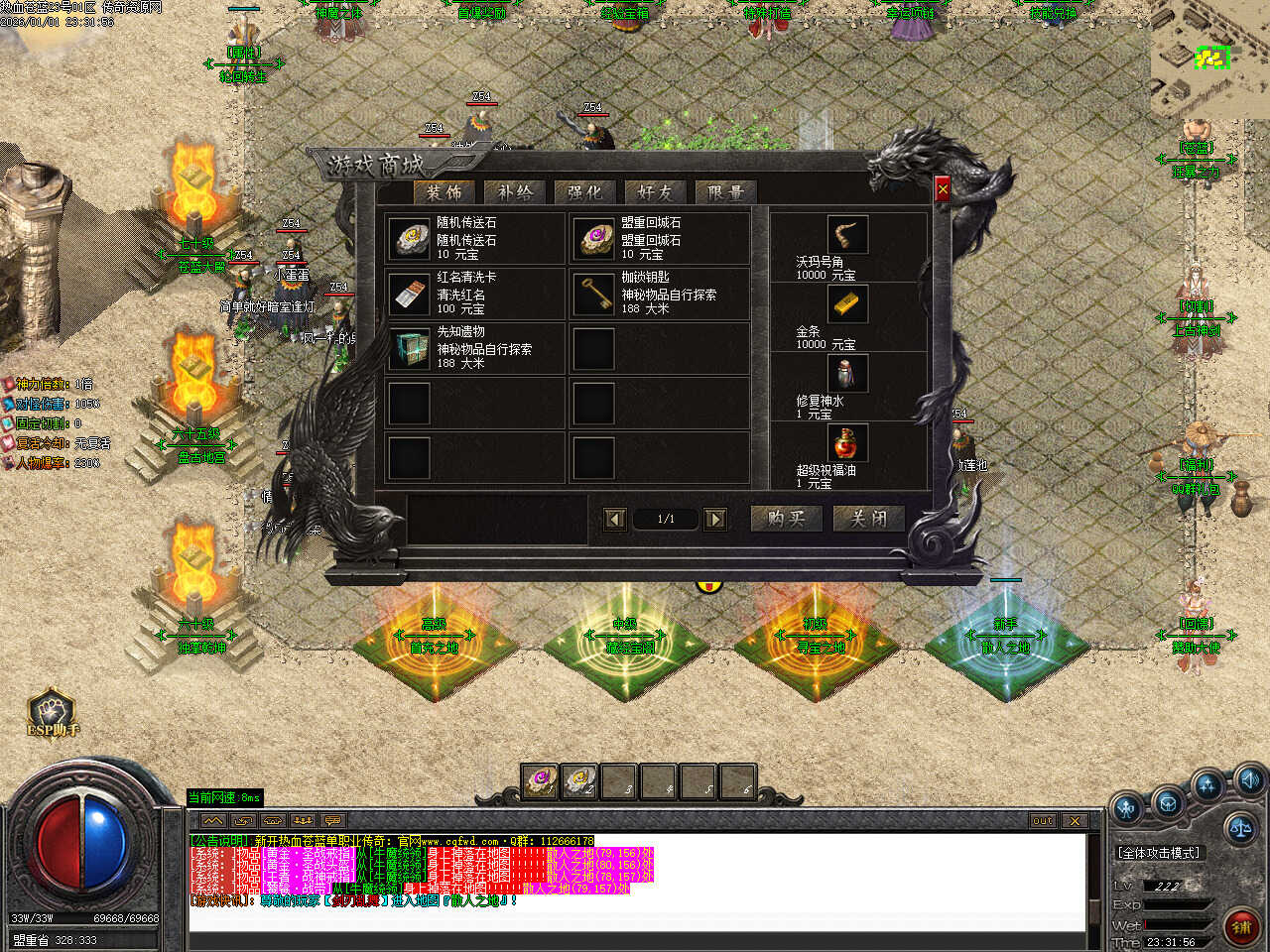1270x952 pixels.
Task: Open the minimap in the corner
Action: click(1210, 59)
